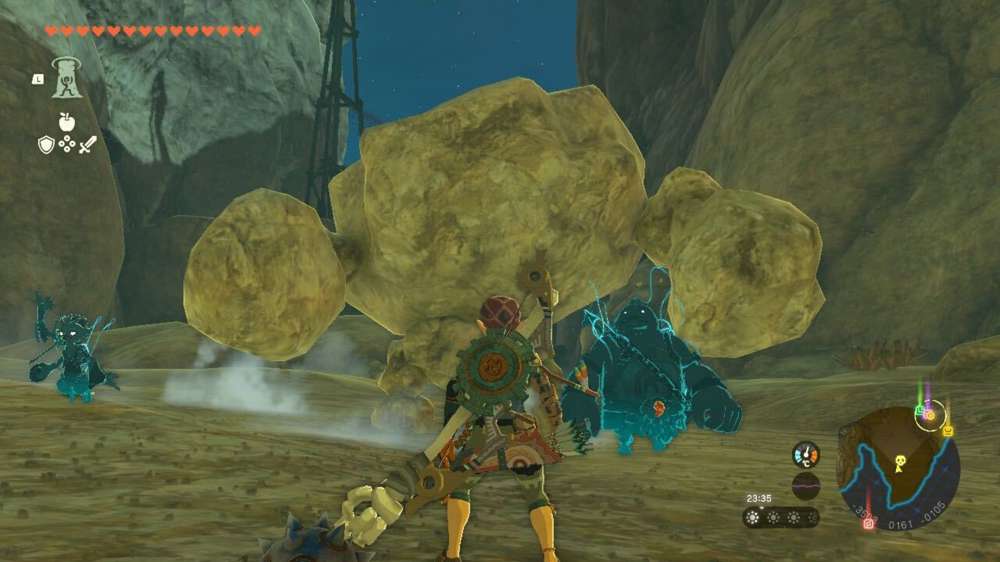Click the red pin marker on minimap edge
The height and width of the screenshot is (562, 1000).
pos(867,521)
